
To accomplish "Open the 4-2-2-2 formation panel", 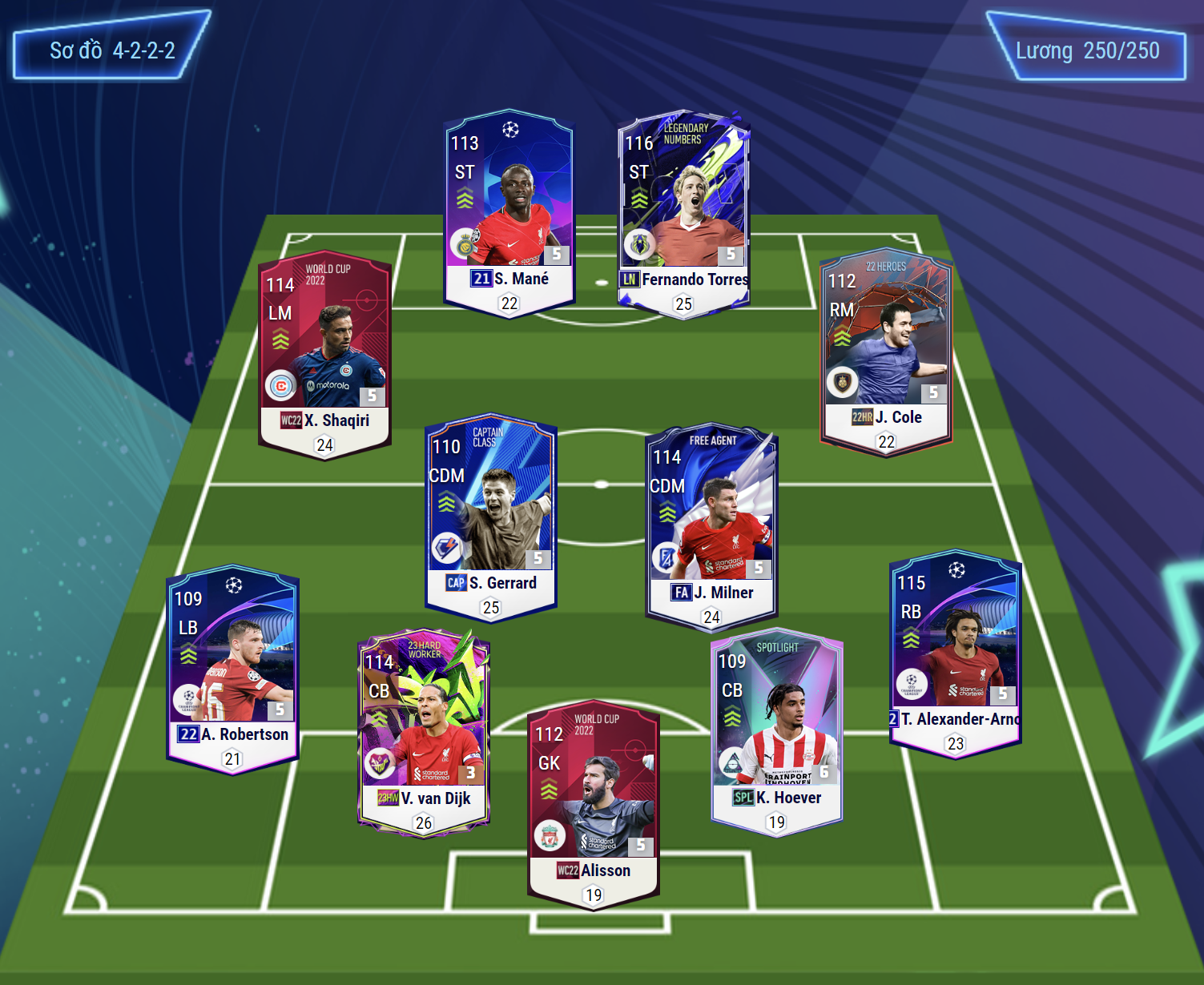I will tap(112, 50).
